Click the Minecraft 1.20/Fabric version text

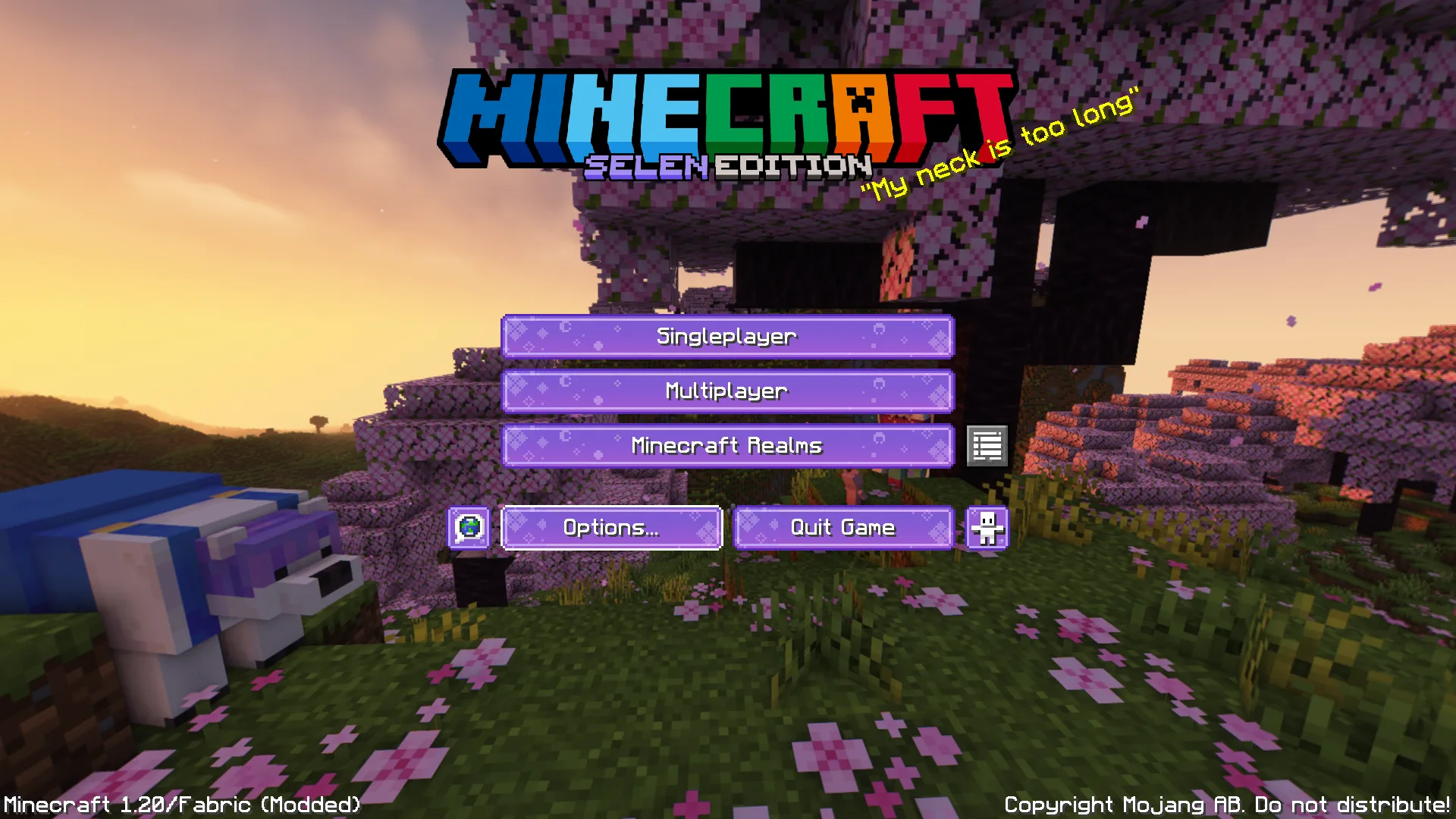180,805
